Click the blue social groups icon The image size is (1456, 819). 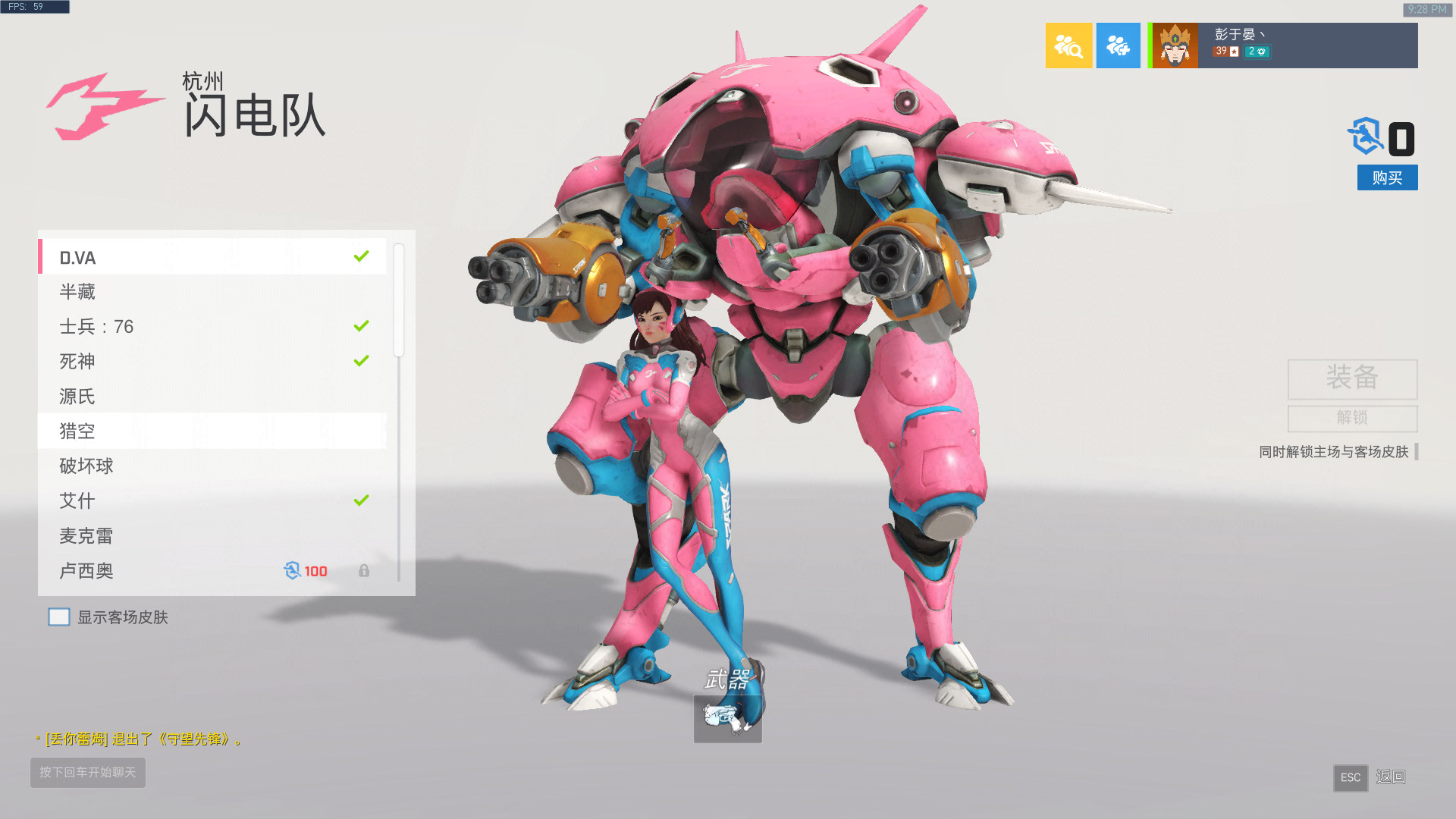pos(1119,45)
